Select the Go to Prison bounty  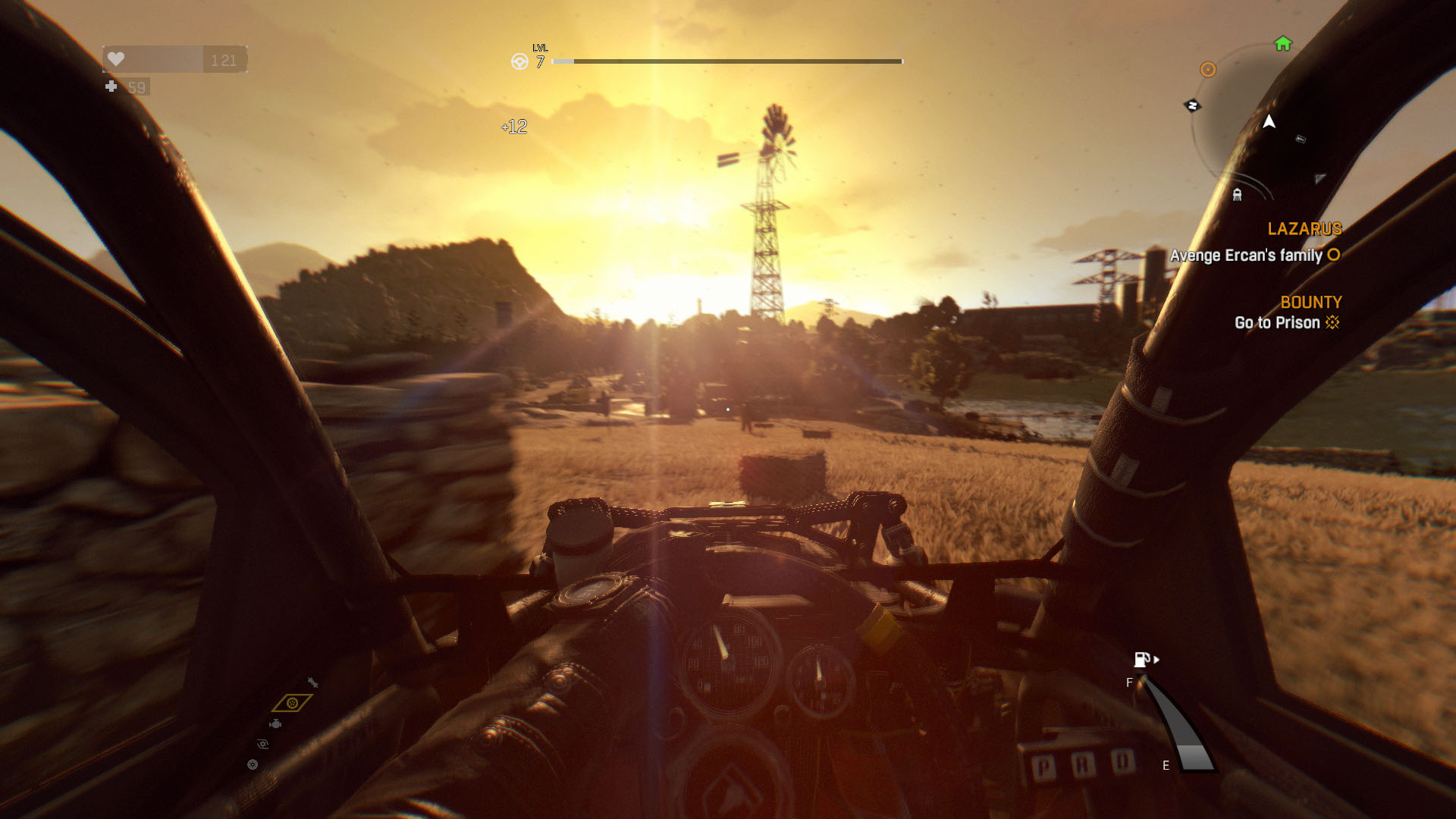click(1277, 323)
